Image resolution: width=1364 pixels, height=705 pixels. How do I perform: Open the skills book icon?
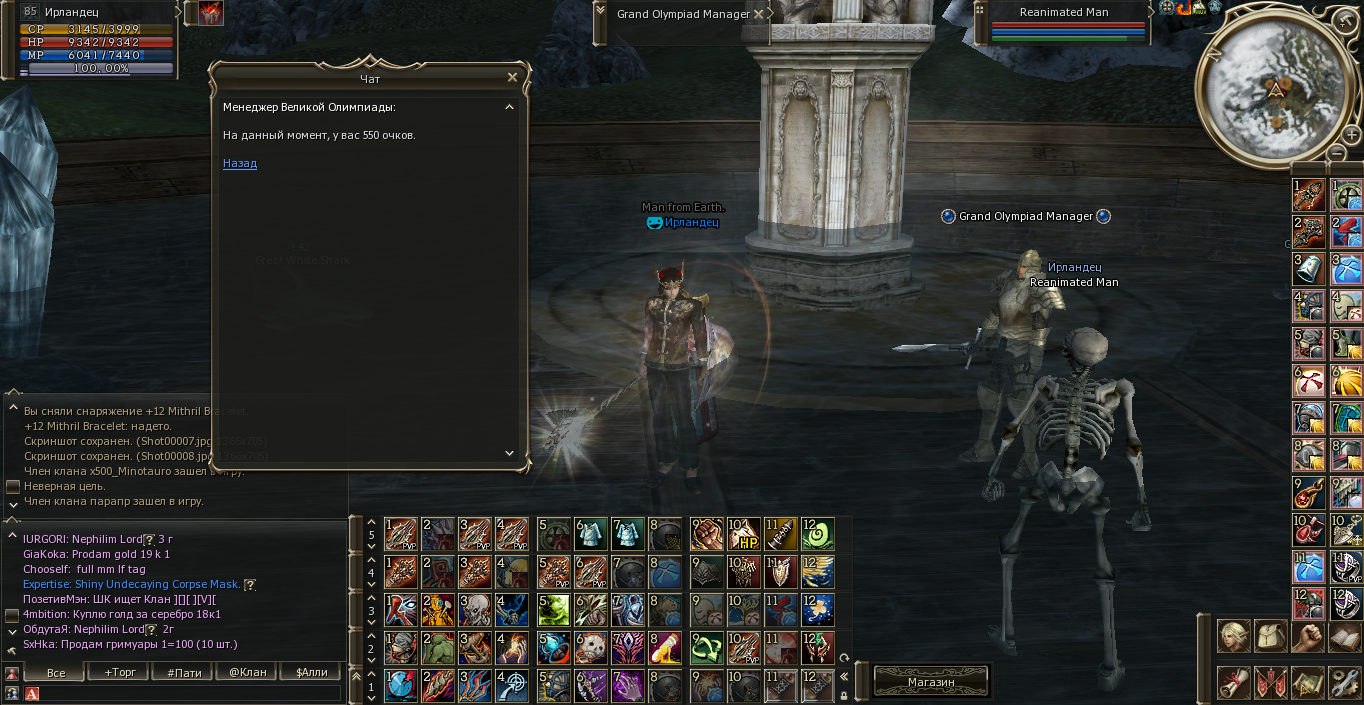(x=1344, y=636)
